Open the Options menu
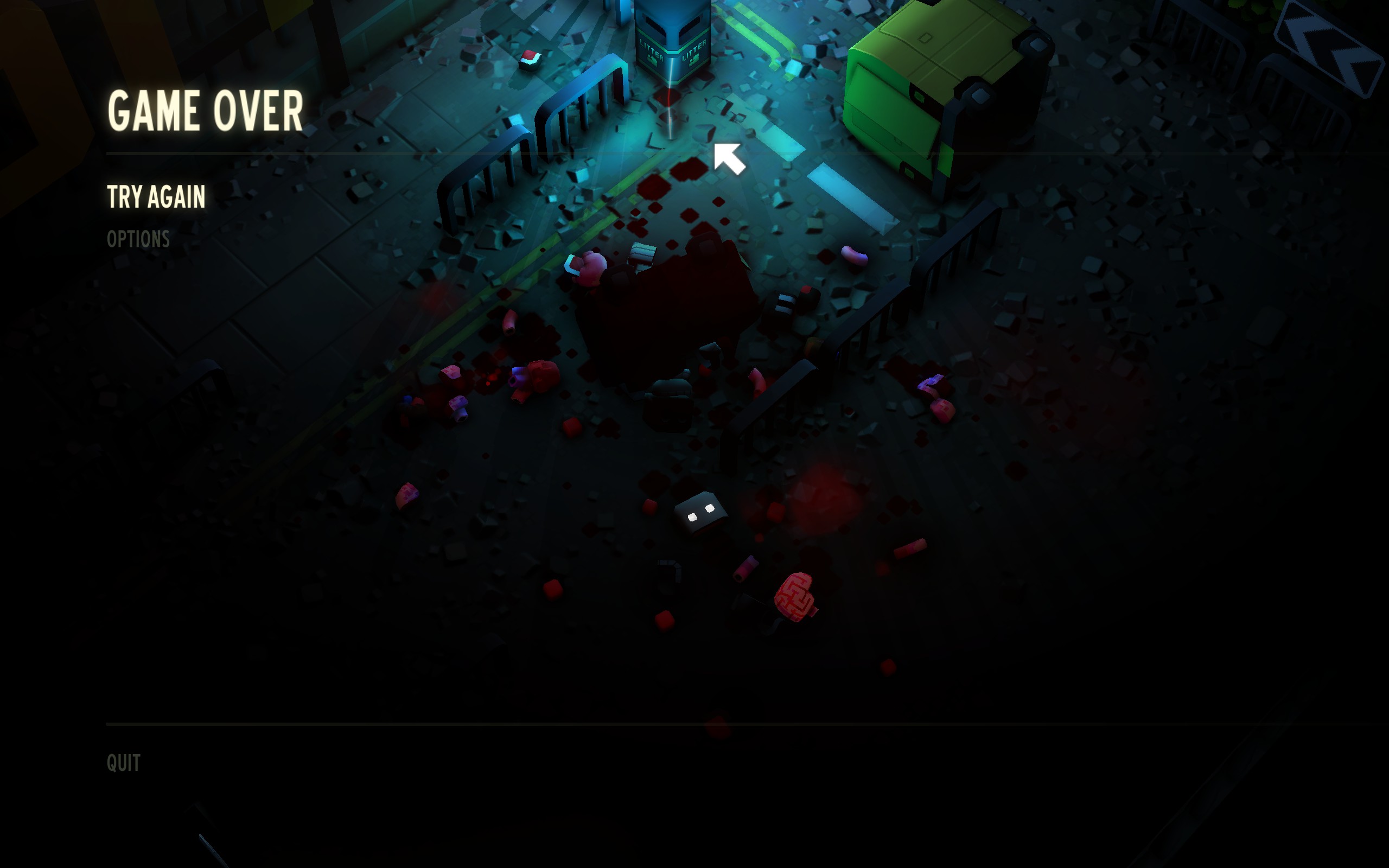The height and width of the screenshot is (868, 1389). pyautogui.click(x=138, y=239)
